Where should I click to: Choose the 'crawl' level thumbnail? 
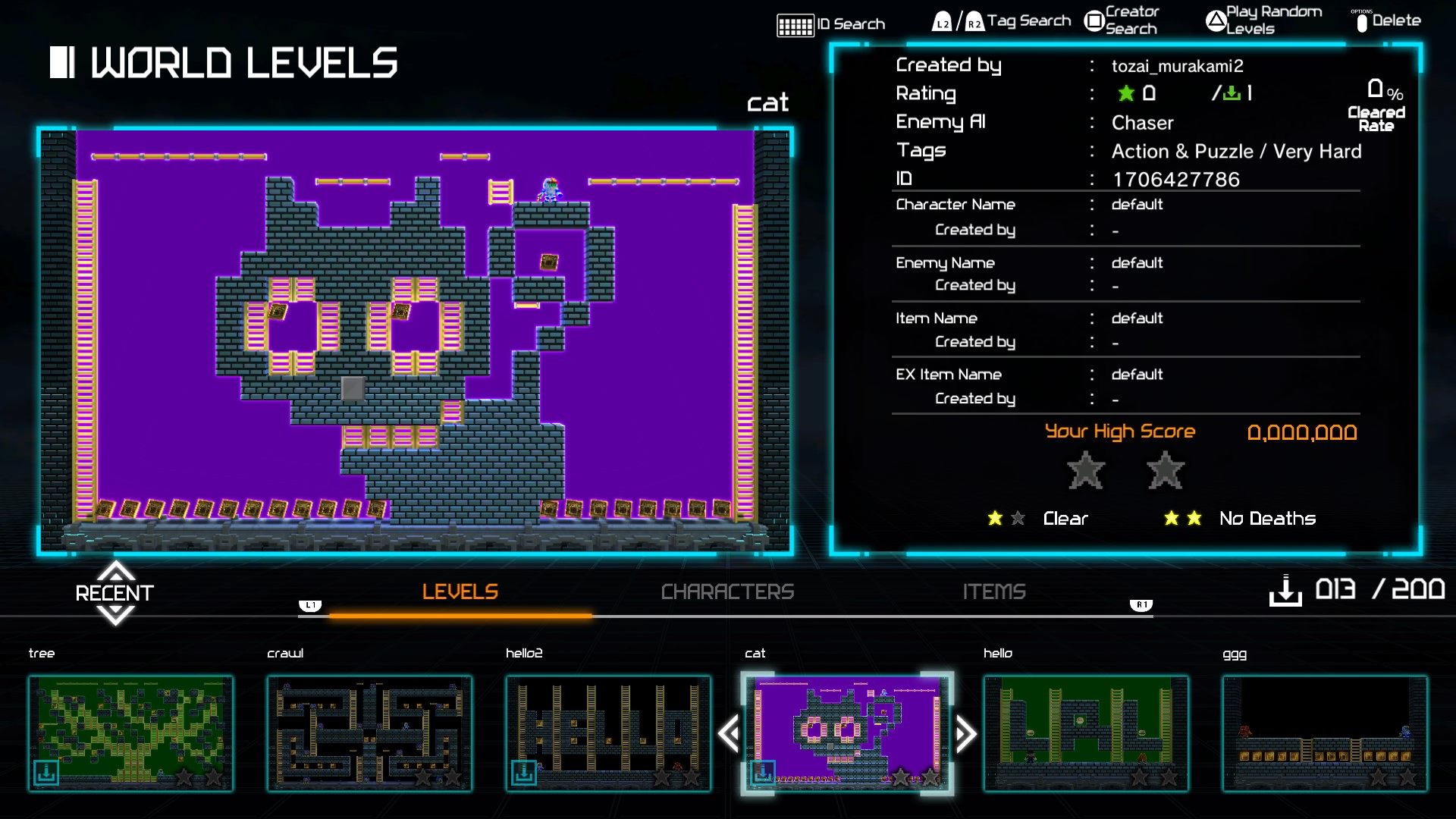(x=369, y=733)
